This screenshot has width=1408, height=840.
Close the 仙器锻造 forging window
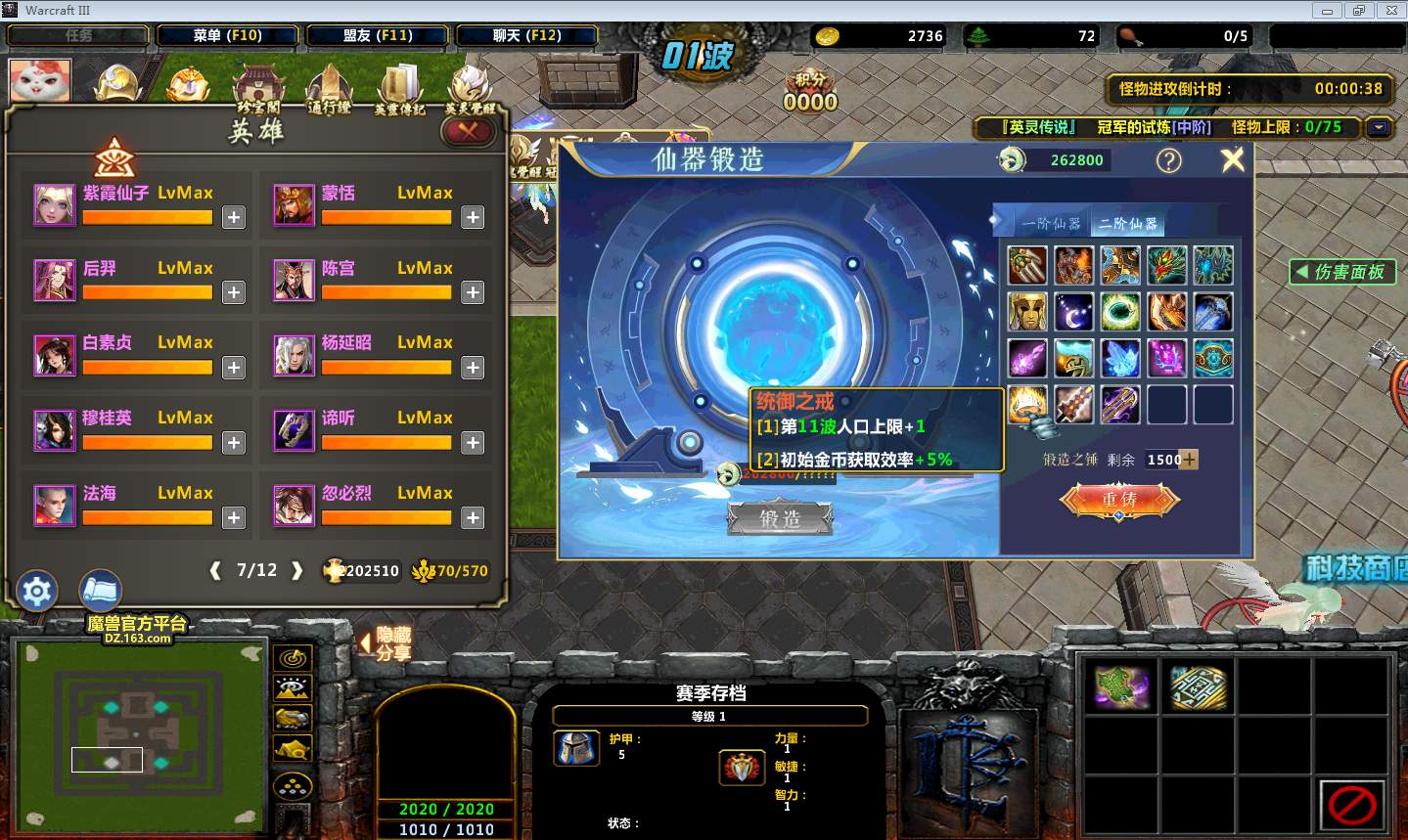[1233, 159]
